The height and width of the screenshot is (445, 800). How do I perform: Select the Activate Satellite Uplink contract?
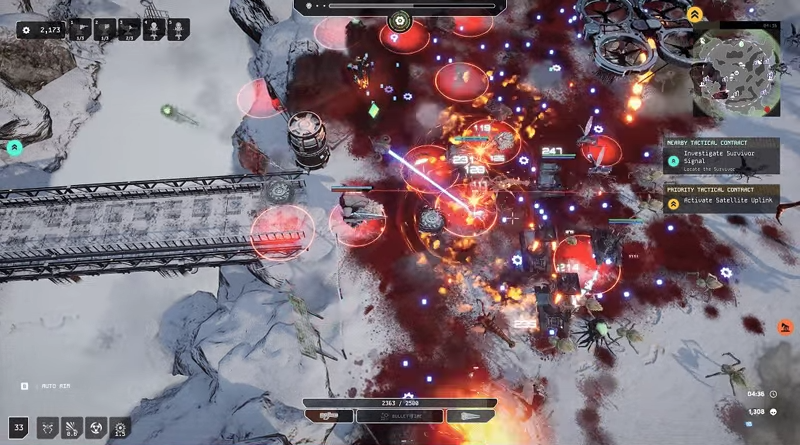pyautogui.click(x=721, y=202)
